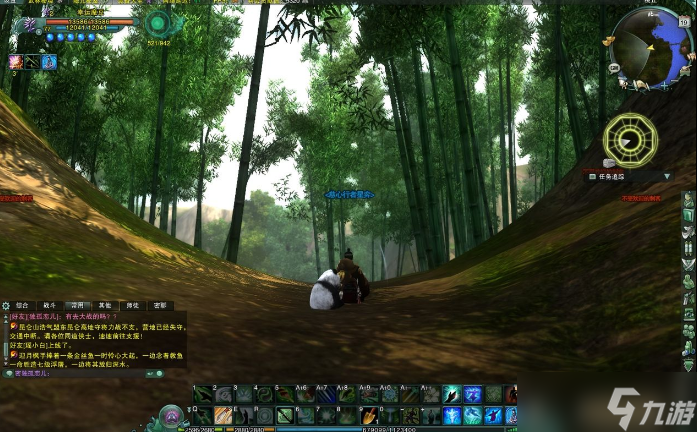Select the 其他 chat tab
The image size is (697, 432).
[104, 305]
